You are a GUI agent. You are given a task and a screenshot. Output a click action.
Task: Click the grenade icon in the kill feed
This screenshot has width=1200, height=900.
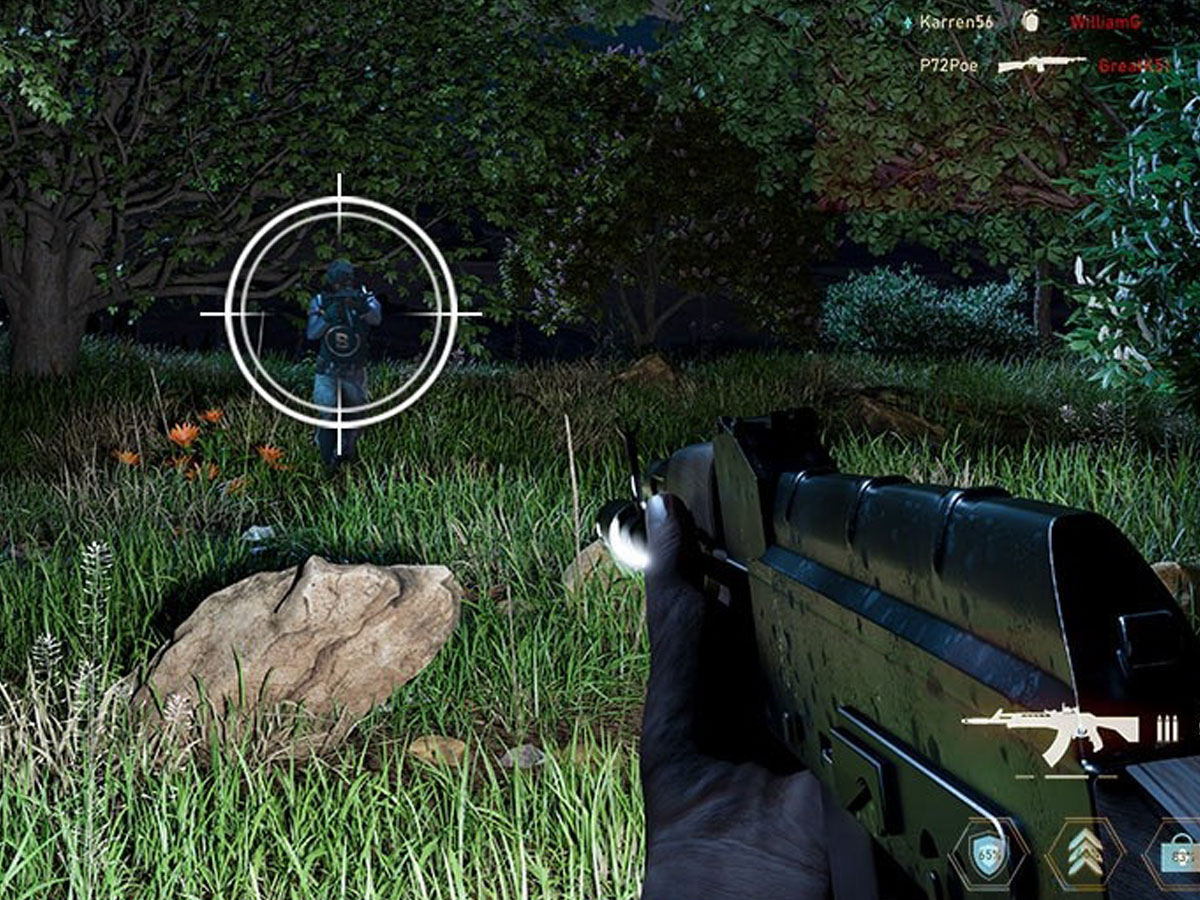(x=1032, y=20)
